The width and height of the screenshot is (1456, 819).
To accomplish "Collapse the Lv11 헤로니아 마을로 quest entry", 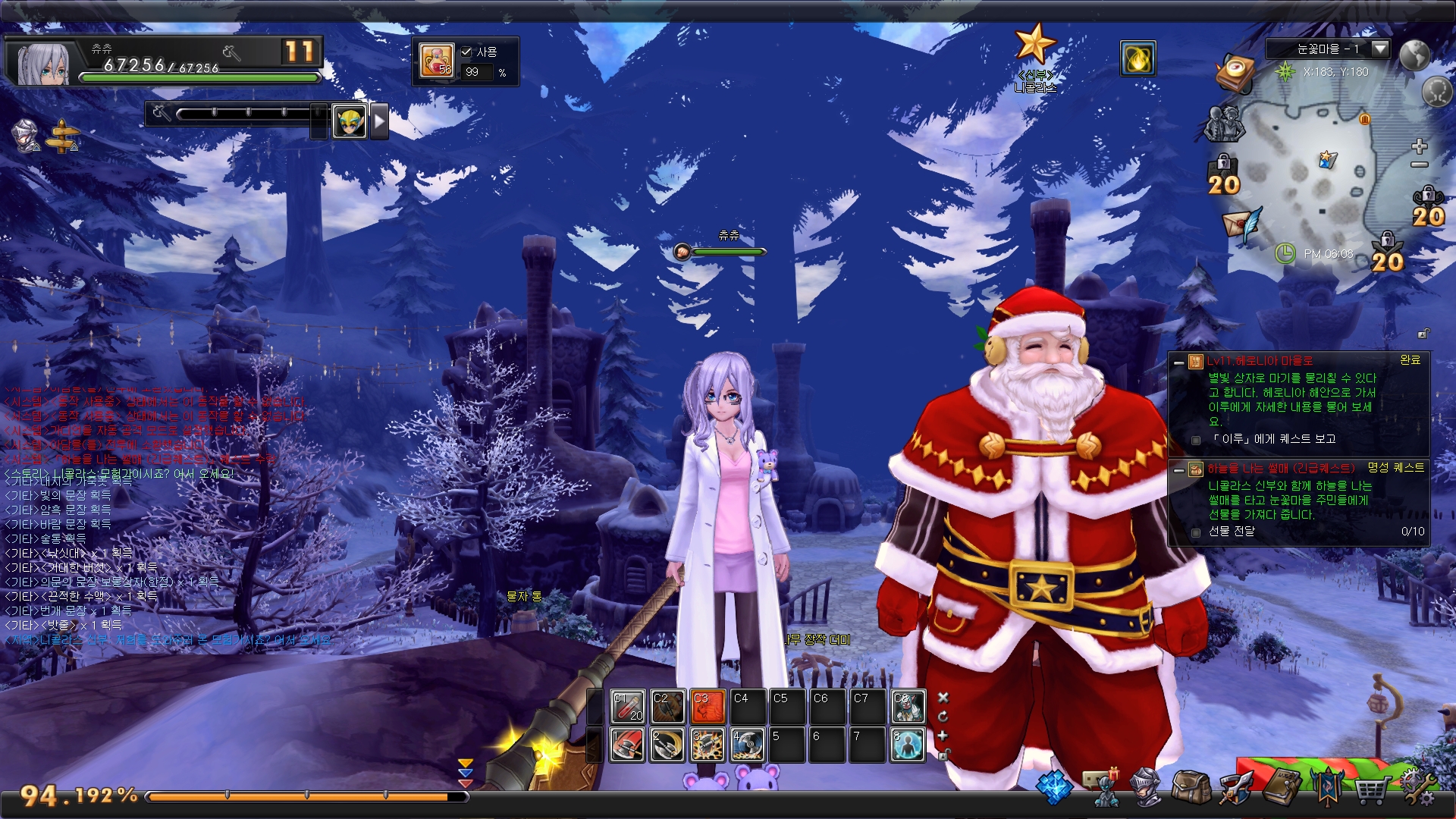I will (1178, 363).
